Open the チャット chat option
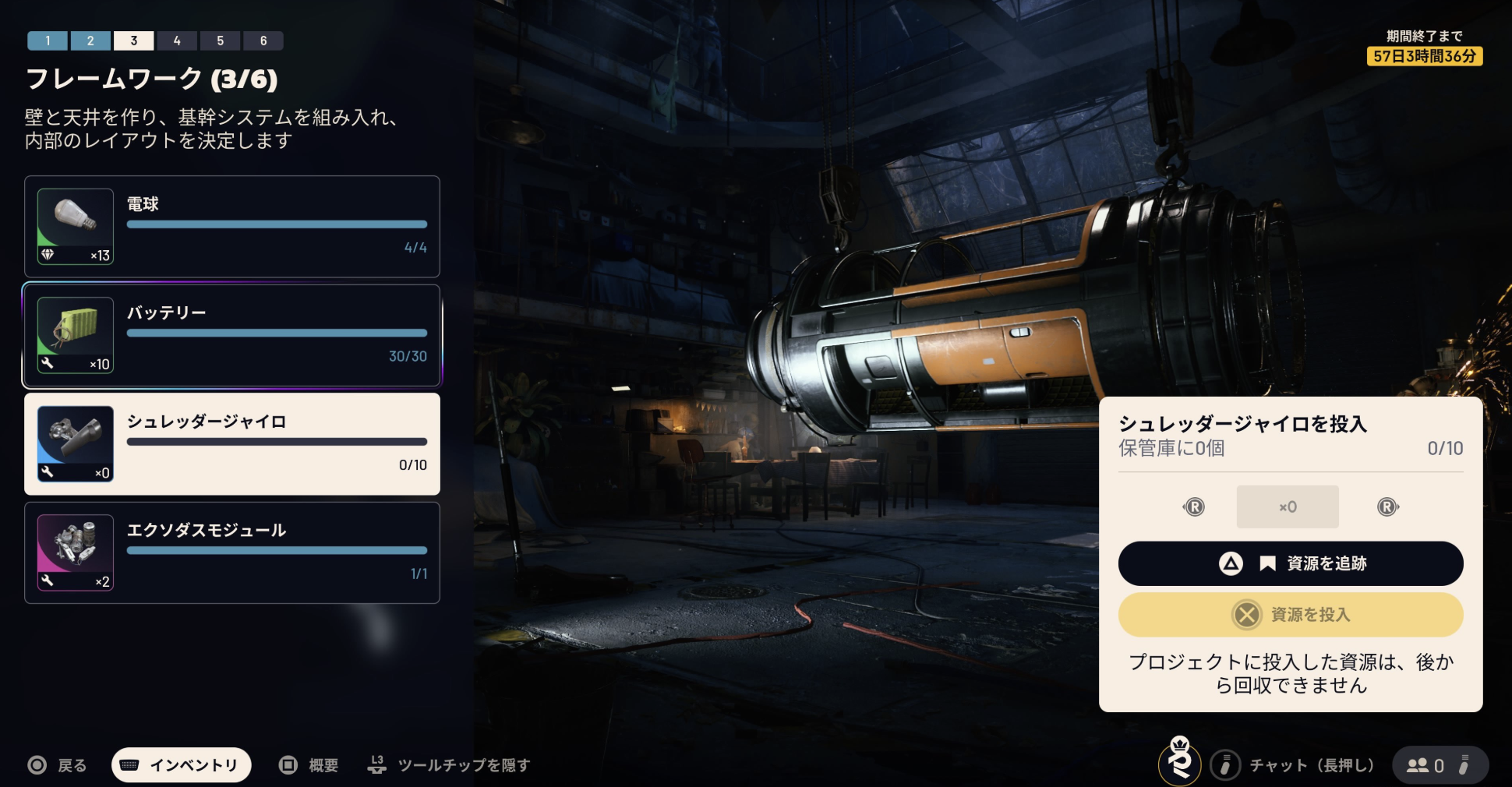Image resolution: width=1512 pixels, height=787 pixels. 1294,765
